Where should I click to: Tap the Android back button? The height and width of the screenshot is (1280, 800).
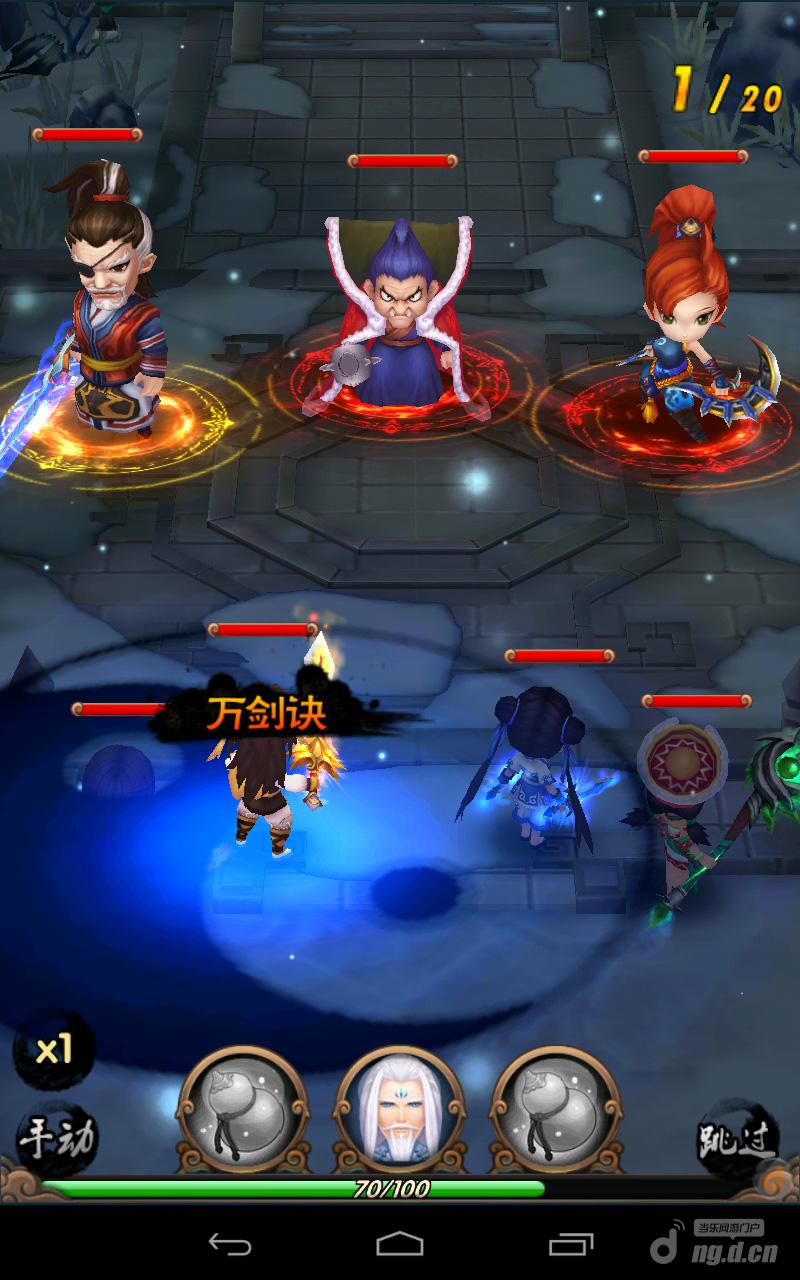[x=230, y=1244]
